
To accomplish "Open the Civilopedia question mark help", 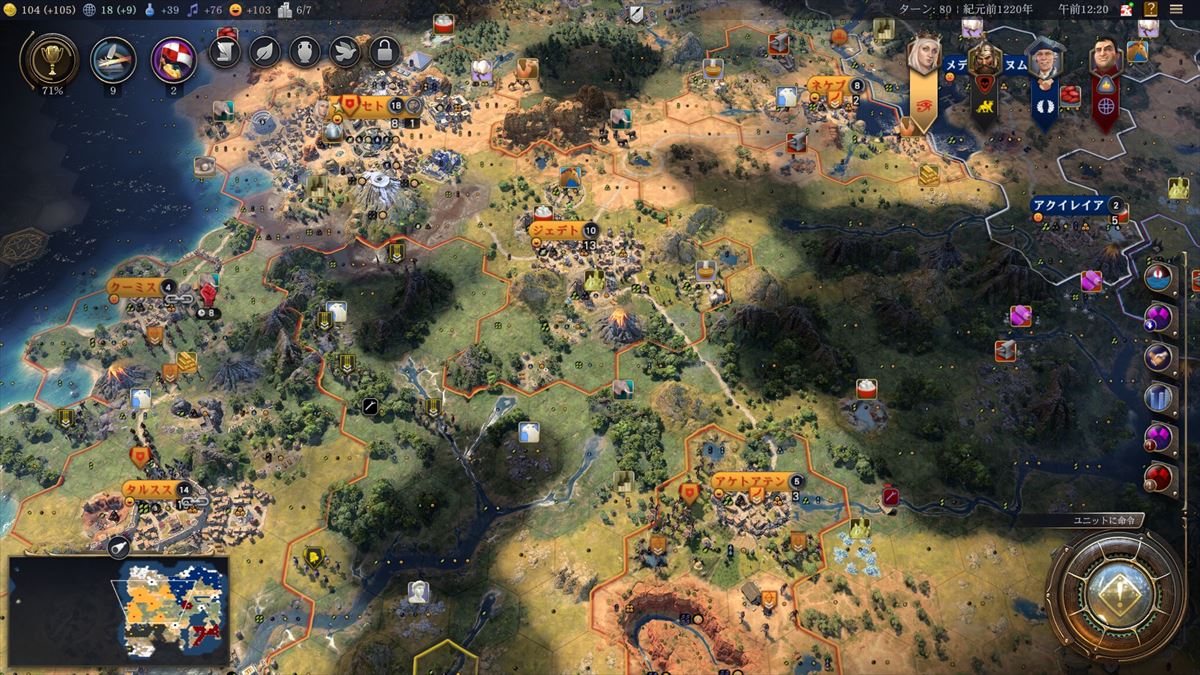I will [1151, 9].
